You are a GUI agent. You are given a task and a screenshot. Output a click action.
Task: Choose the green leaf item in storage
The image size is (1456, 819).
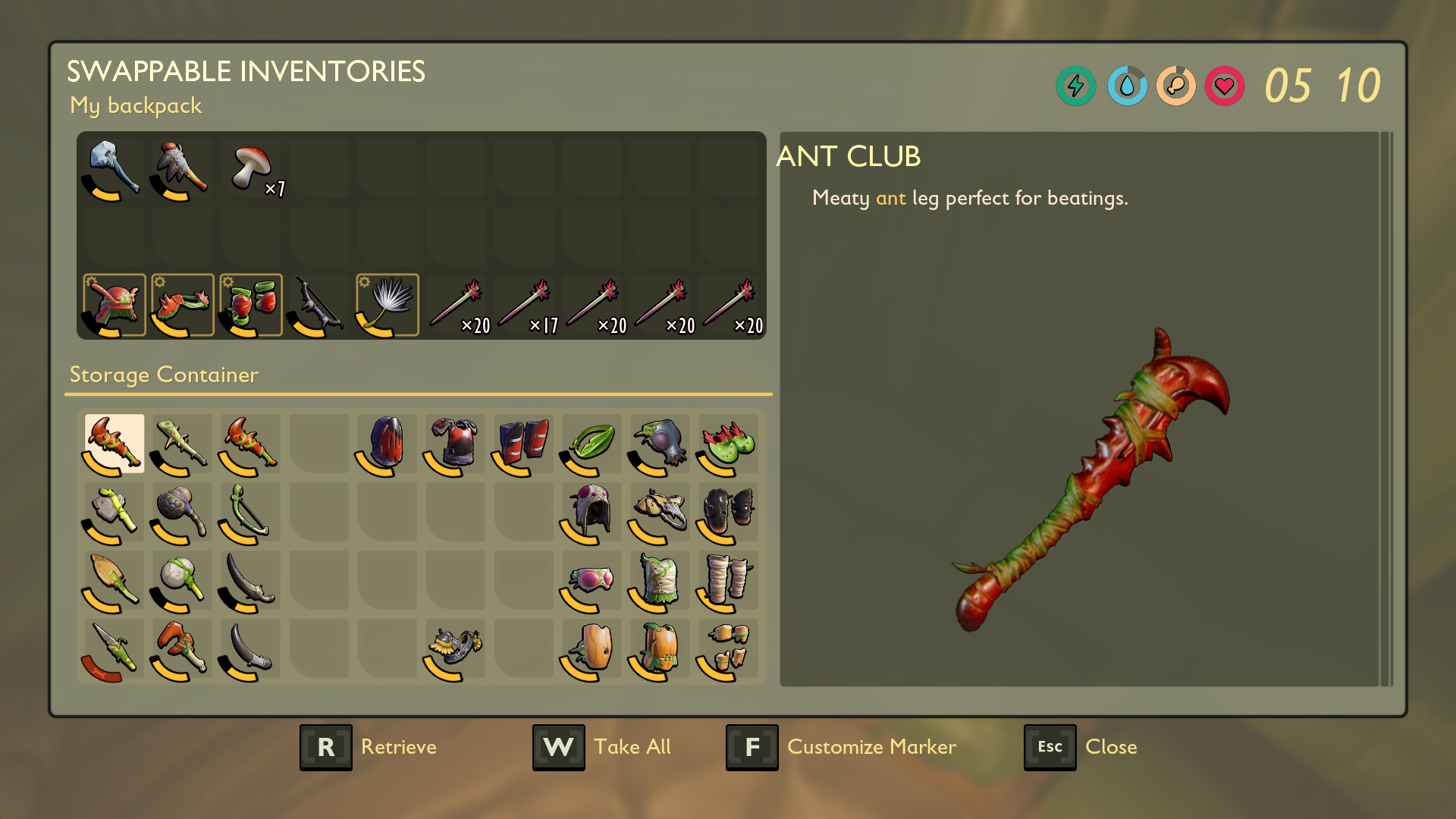click(591, 444)
